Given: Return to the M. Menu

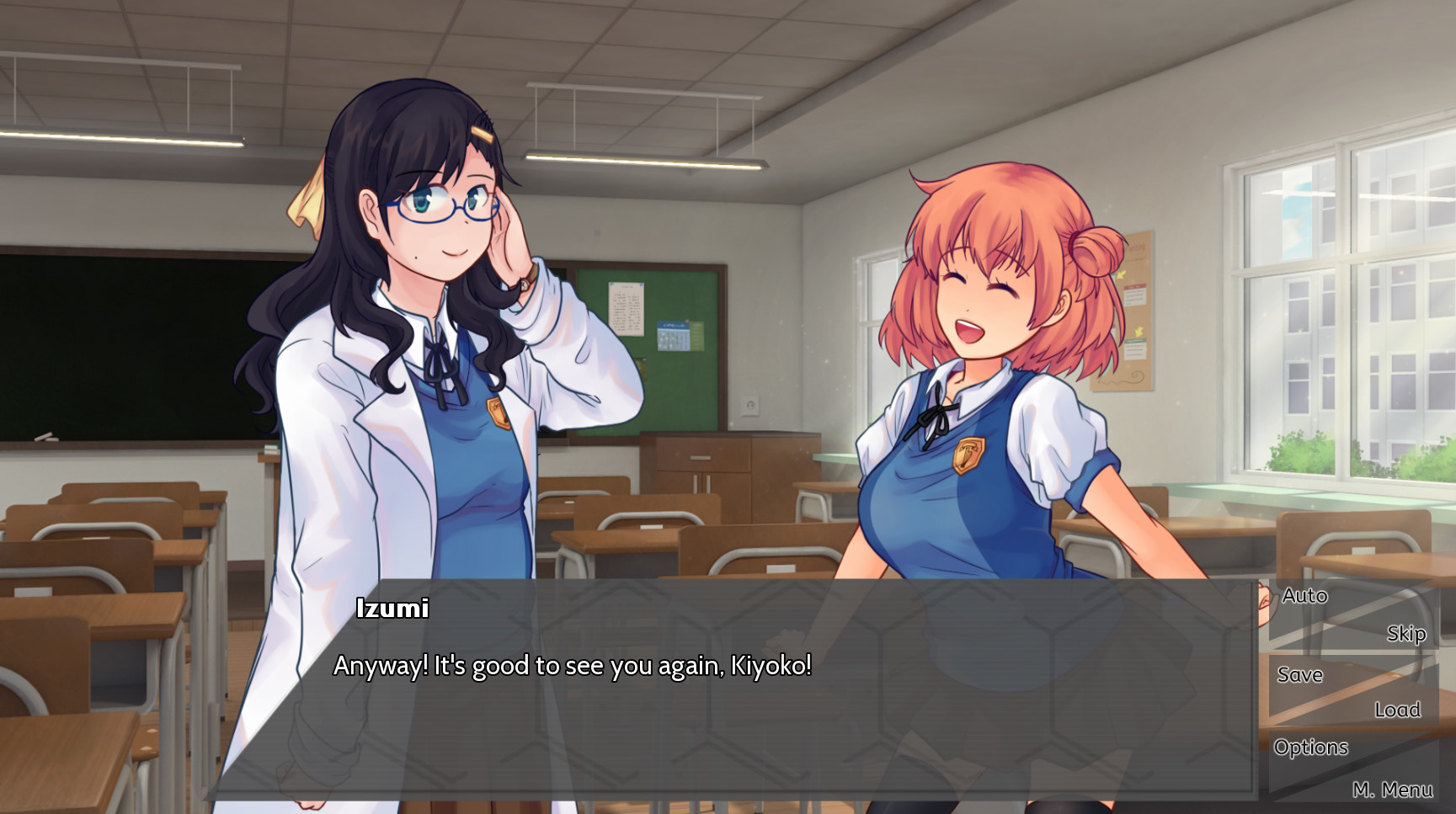Looking at the screenshot, I should 1392,790.
